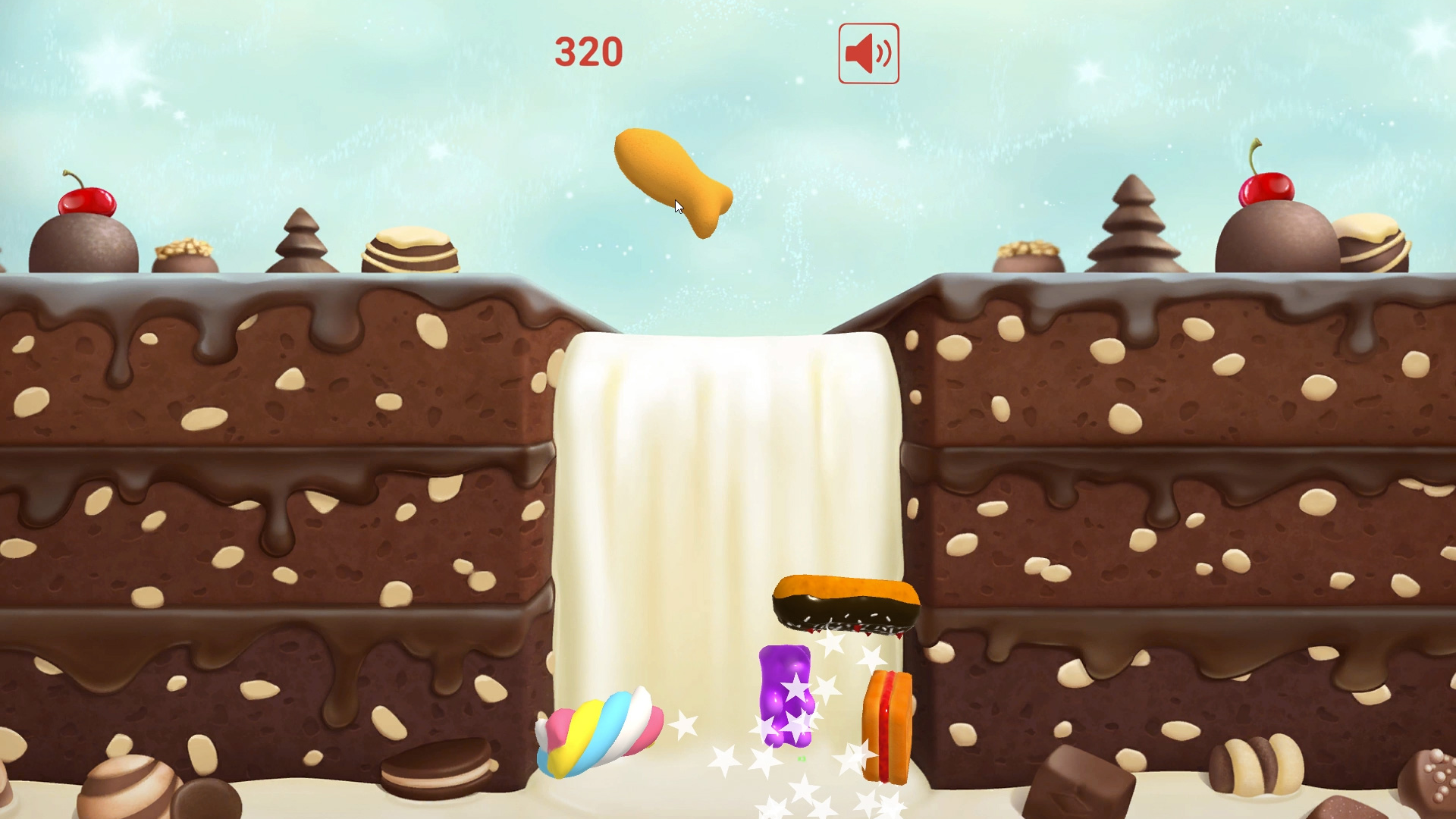Mute the game sound via speaker icon

868,52
